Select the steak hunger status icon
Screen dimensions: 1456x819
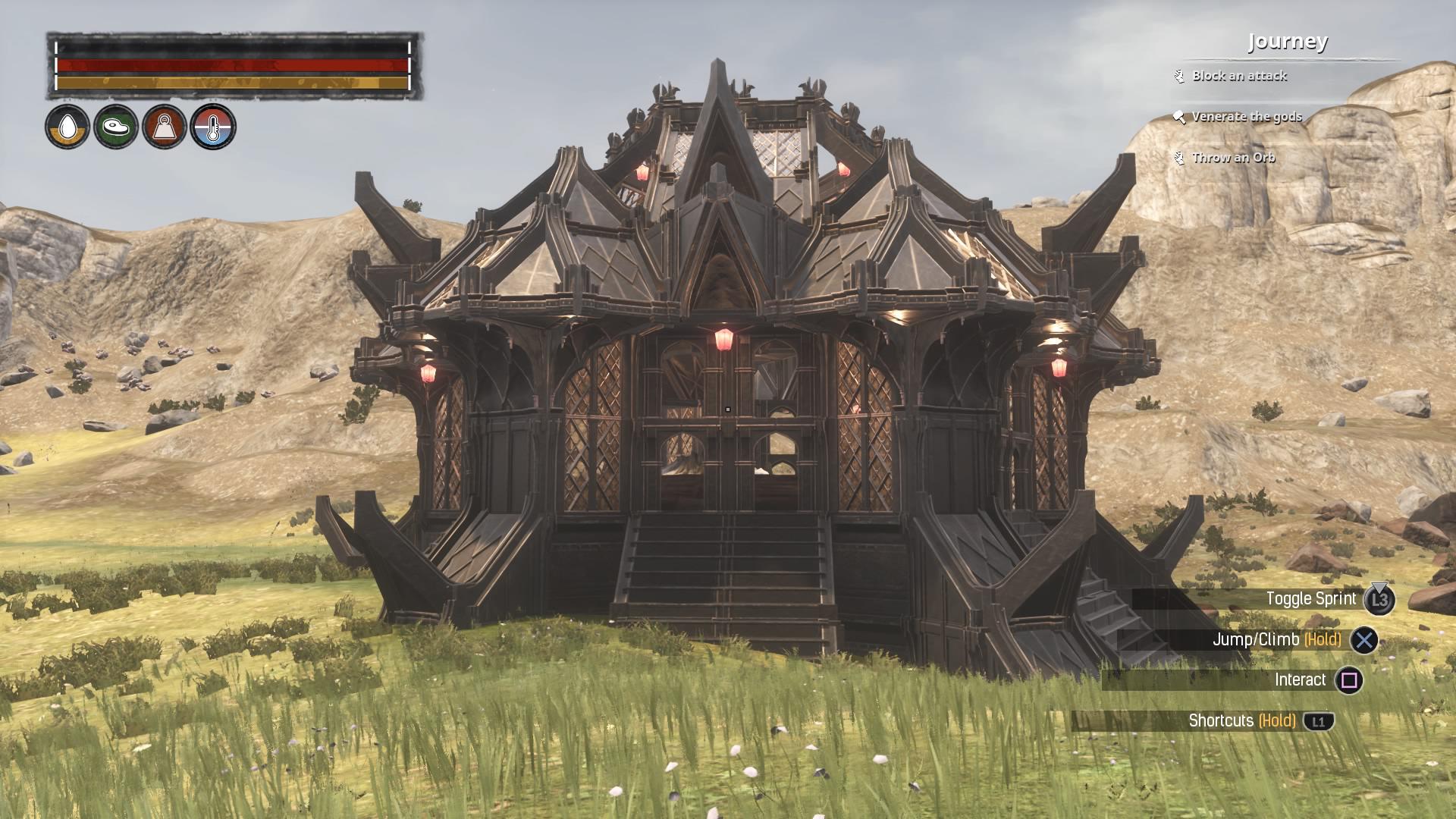[114, 125]
